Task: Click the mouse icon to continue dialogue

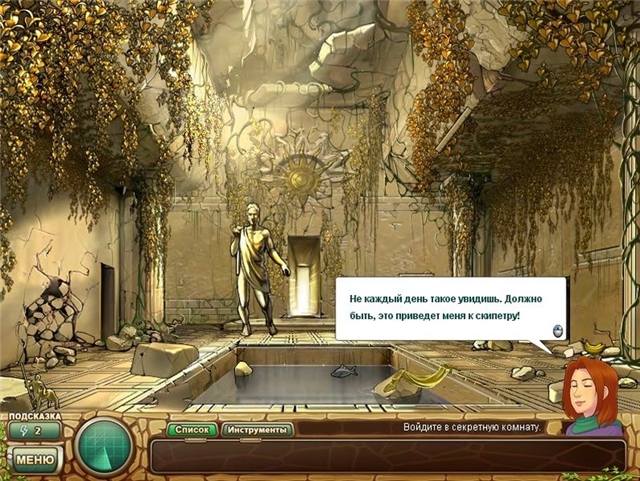Action: tap(557, 331)
